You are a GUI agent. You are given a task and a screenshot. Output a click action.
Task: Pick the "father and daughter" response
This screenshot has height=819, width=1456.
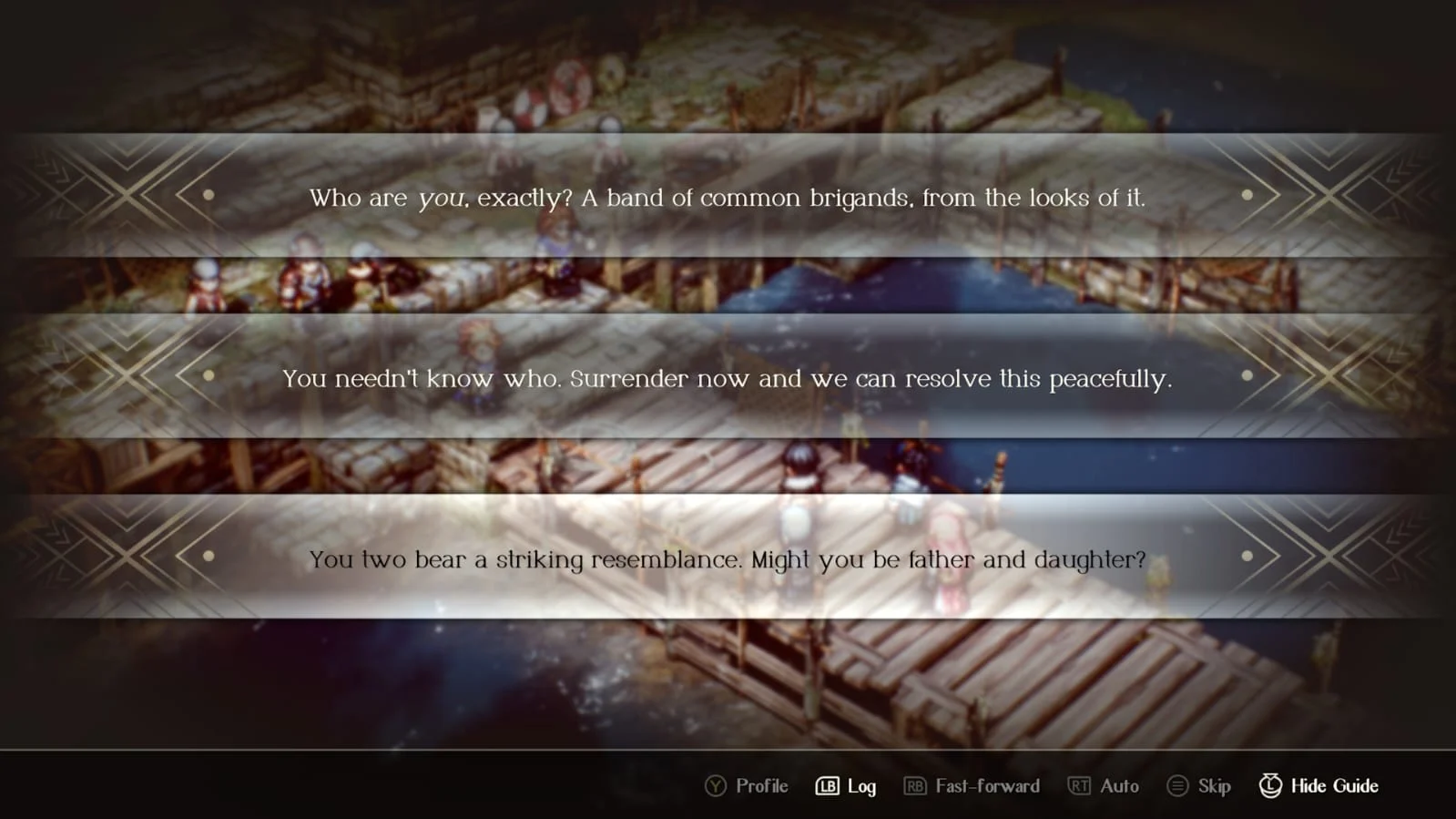click(727, 558)
